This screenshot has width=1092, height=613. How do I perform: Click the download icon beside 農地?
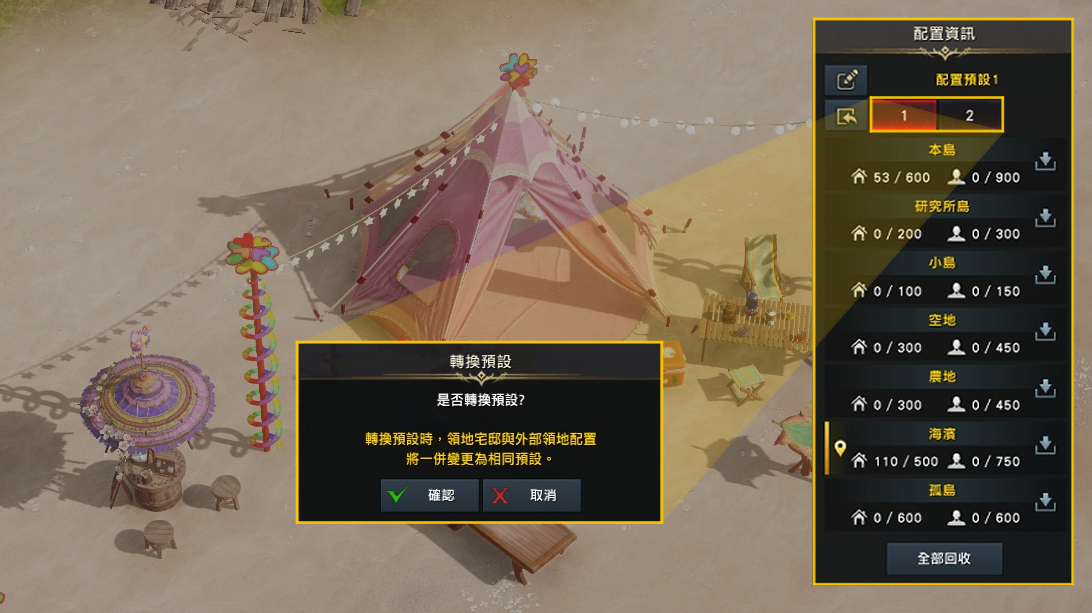(1045, 388)
